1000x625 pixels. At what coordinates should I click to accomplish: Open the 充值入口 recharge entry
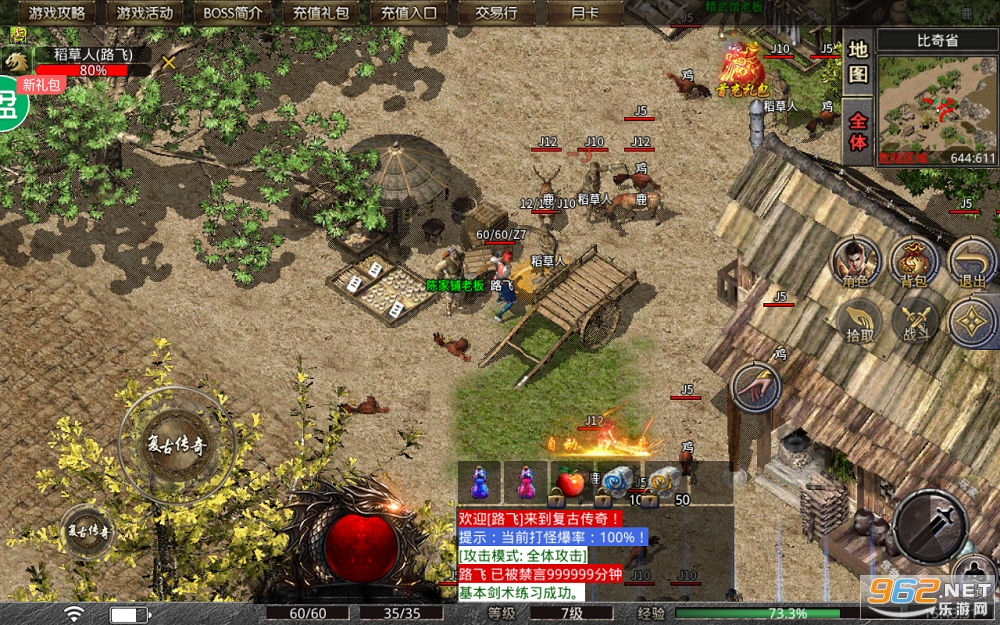(x=409, y=13)
